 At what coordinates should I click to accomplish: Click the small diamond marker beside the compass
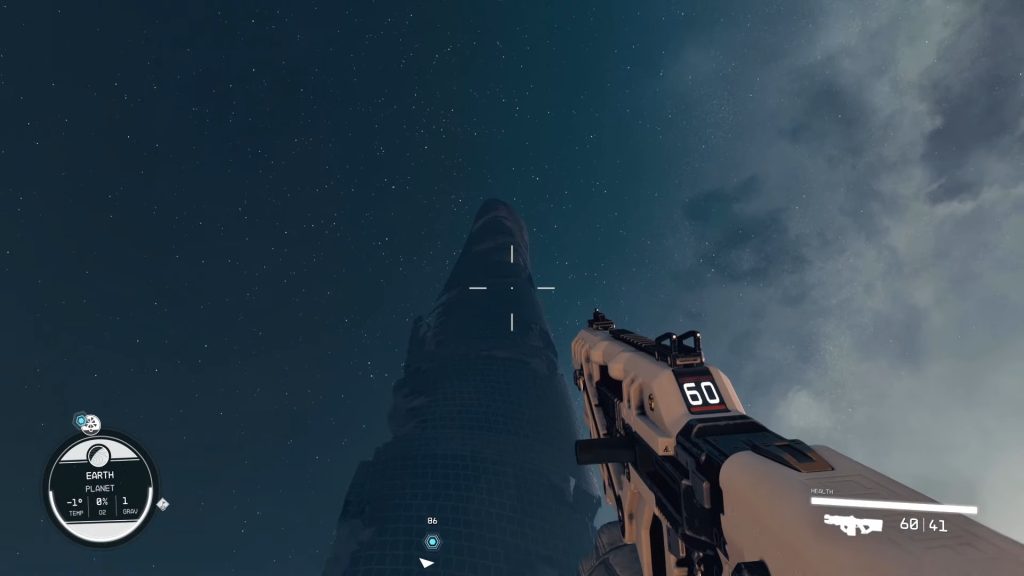coord(162,504)
